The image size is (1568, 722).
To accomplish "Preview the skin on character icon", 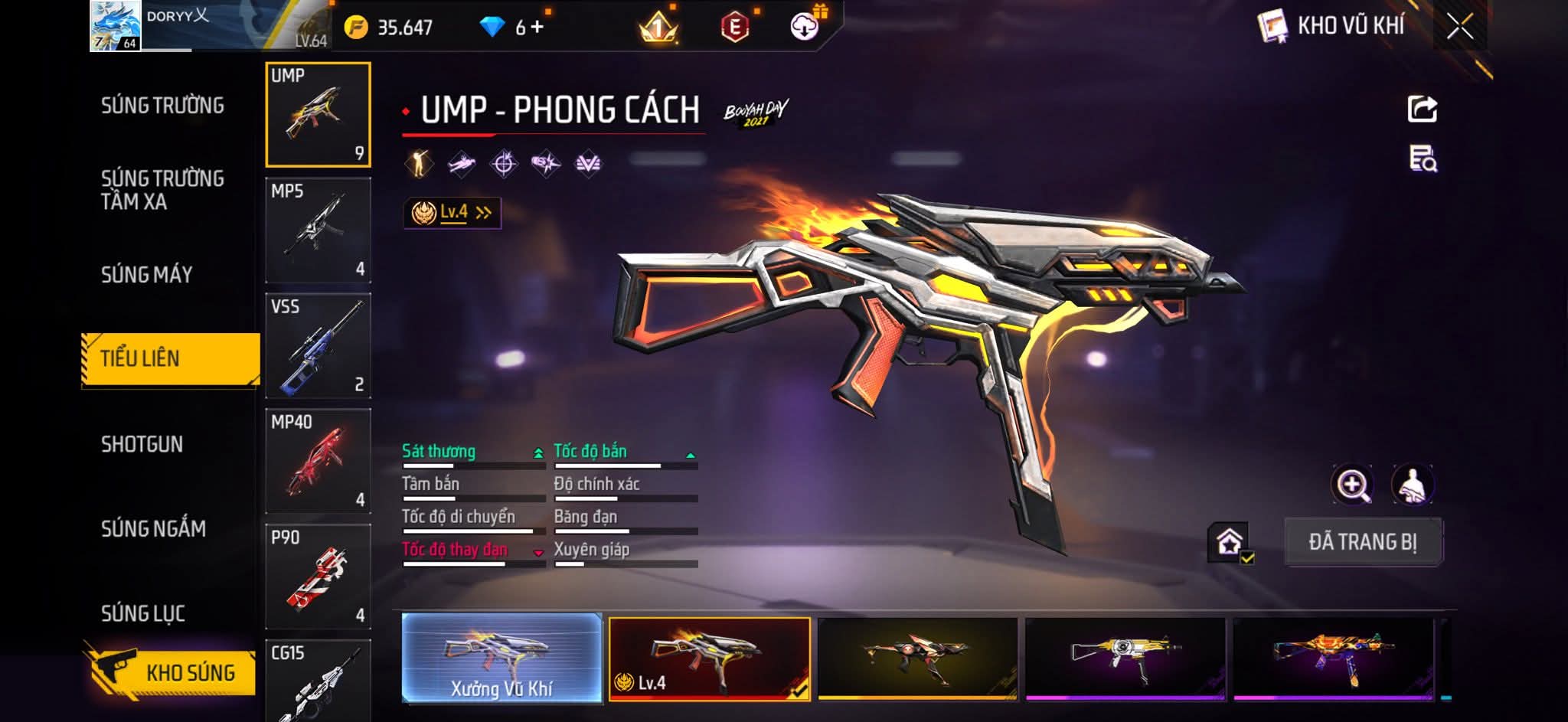I will tap(1412, 485).
